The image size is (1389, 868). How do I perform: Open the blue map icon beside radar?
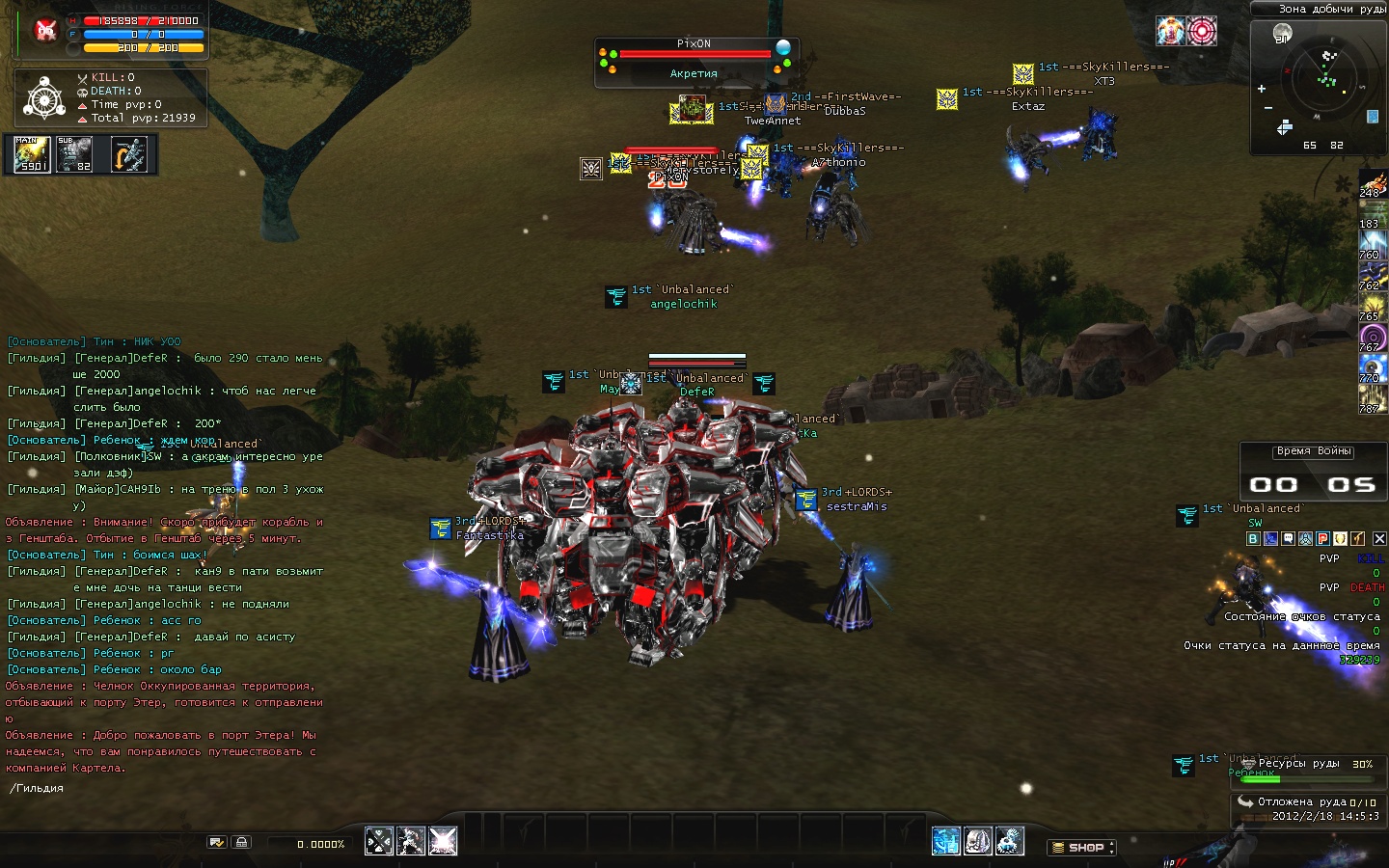1373,118
